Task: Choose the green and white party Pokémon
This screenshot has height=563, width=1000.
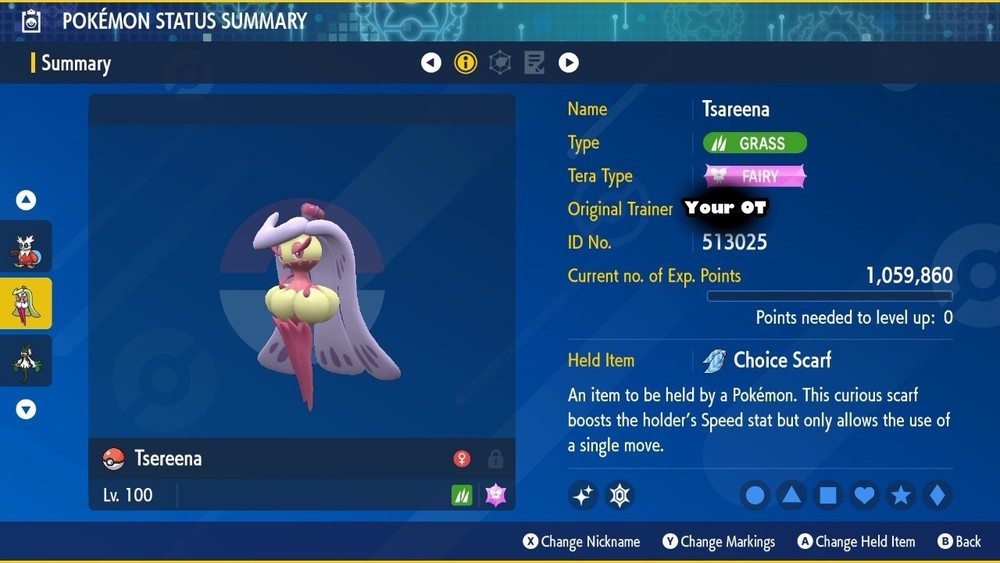Action: click(x=26, y=360)
